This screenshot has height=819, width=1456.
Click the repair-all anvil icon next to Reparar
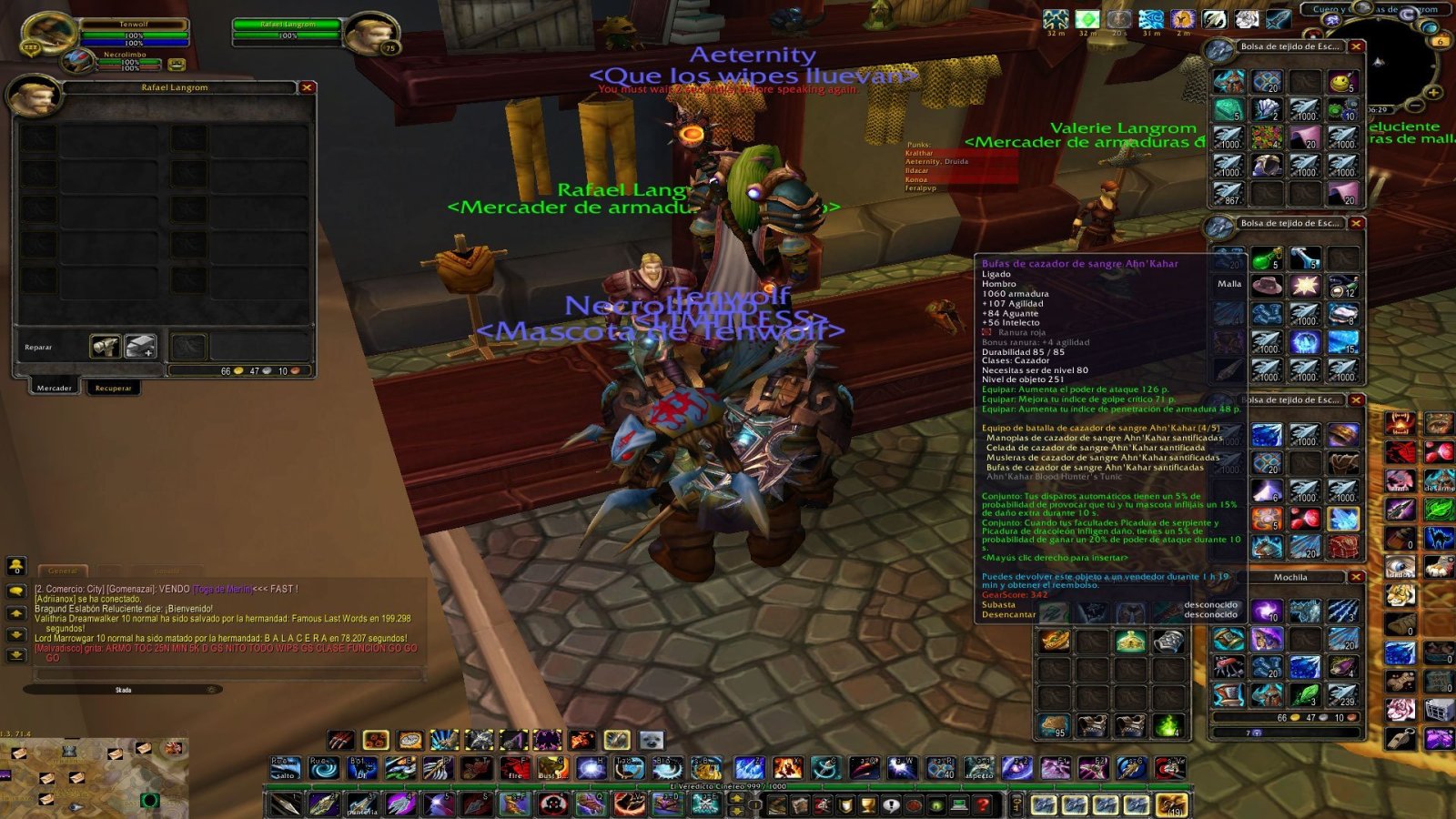tap(140, 346)
